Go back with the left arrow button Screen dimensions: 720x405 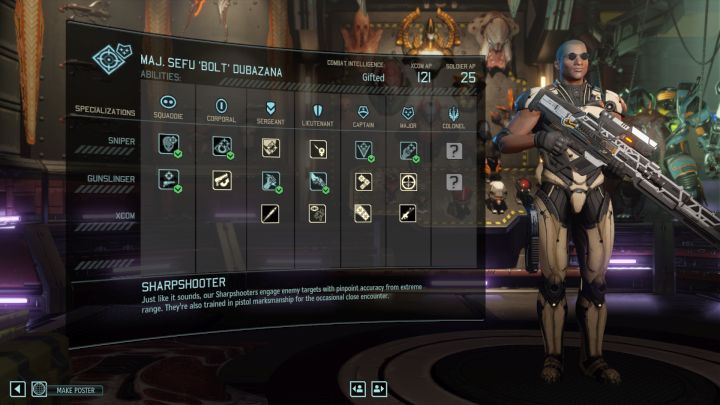point(17,389)
